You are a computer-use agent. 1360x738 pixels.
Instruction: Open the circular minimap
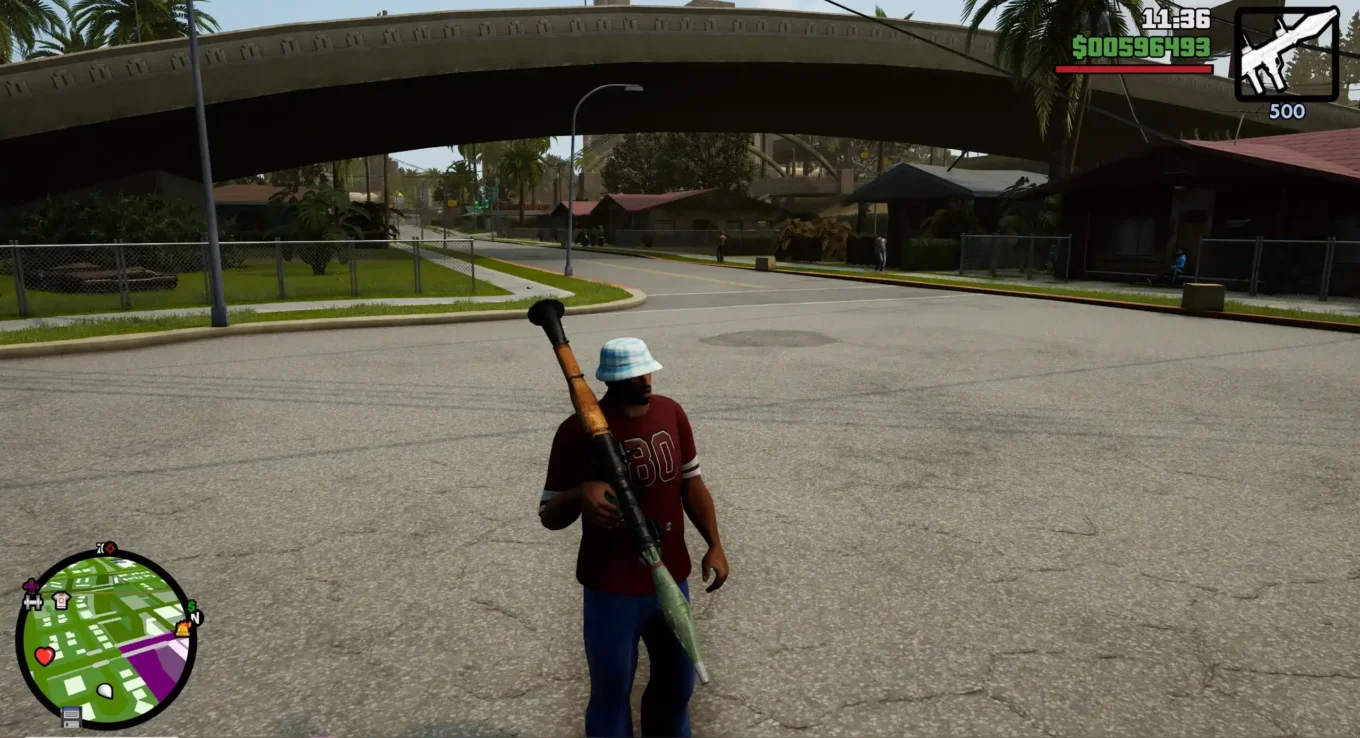[x=106, y=640]
